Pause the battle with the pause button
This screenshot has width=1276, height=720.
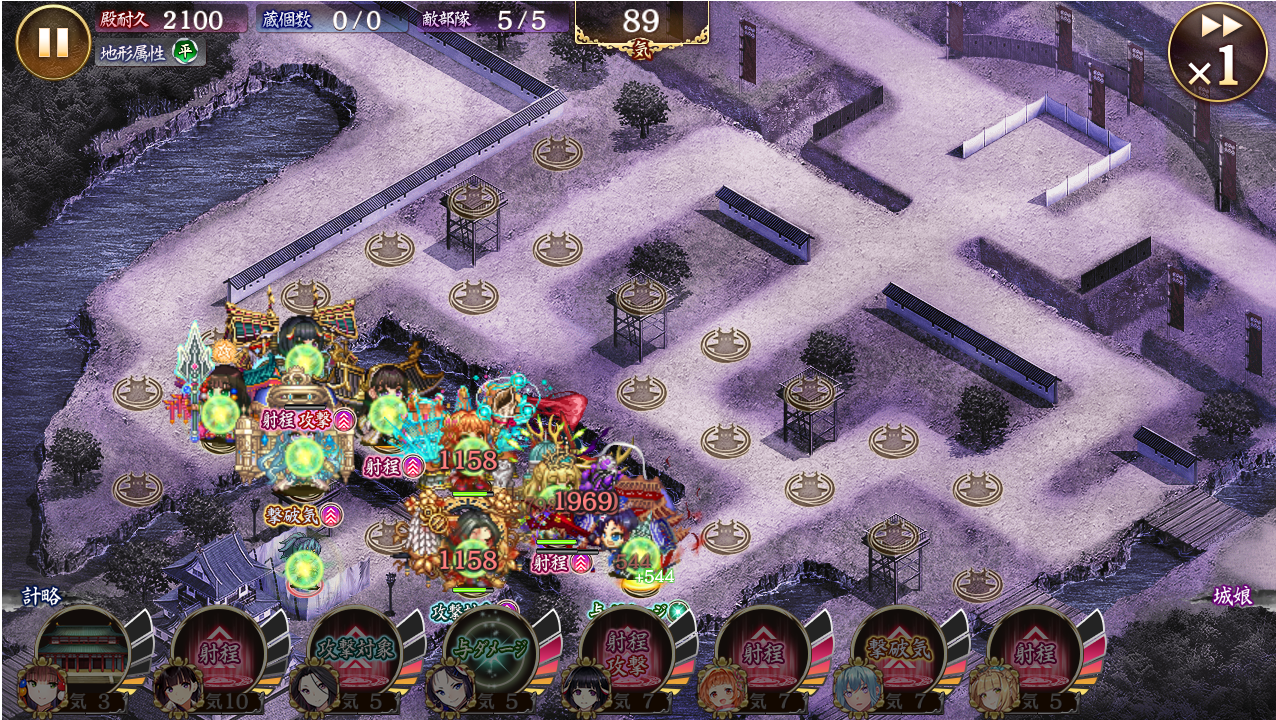click(53, 42)
